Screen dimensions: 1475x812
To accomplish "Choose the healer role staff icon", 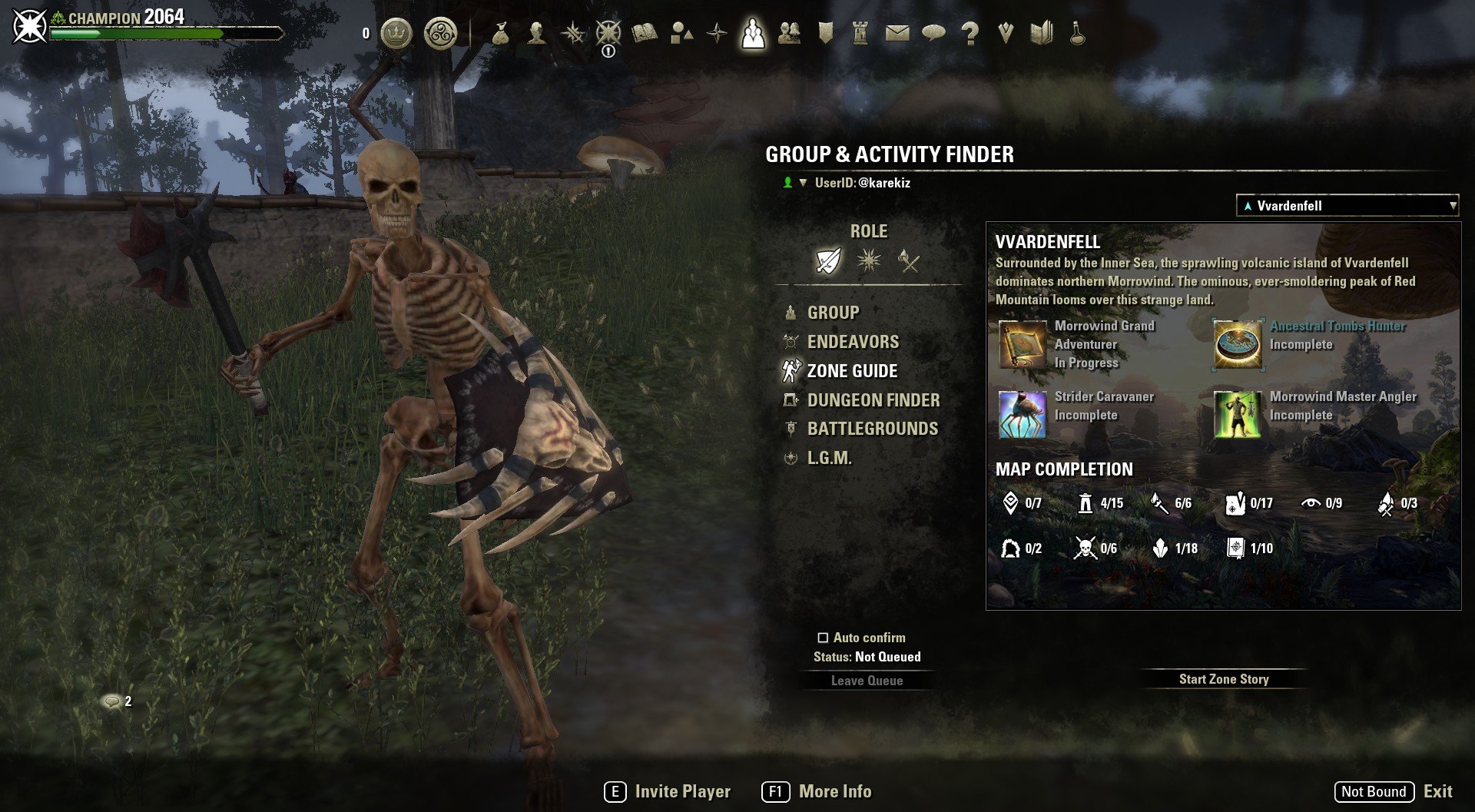I will pos(909,261).
